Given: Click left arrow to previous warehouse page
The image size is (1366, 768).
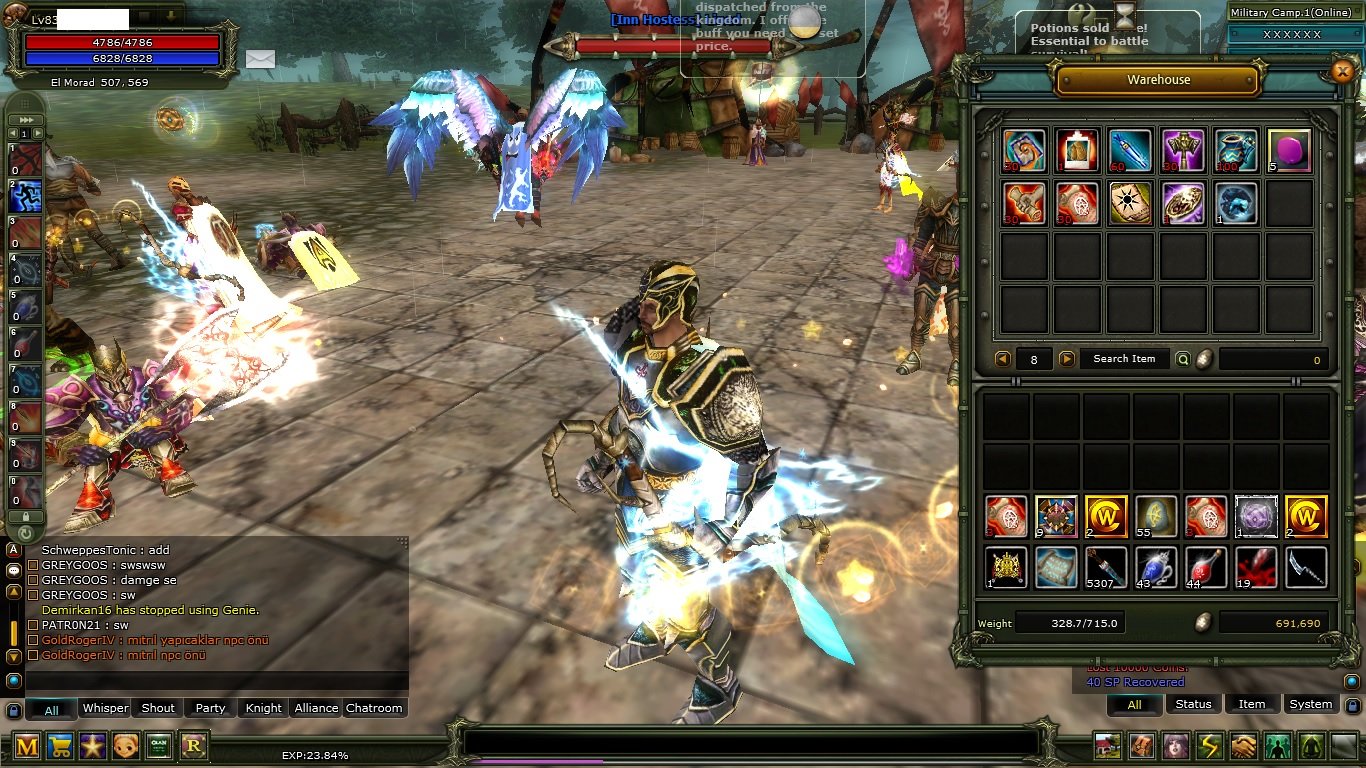Looking at the screenshot, I should (x=1003, y=358).
